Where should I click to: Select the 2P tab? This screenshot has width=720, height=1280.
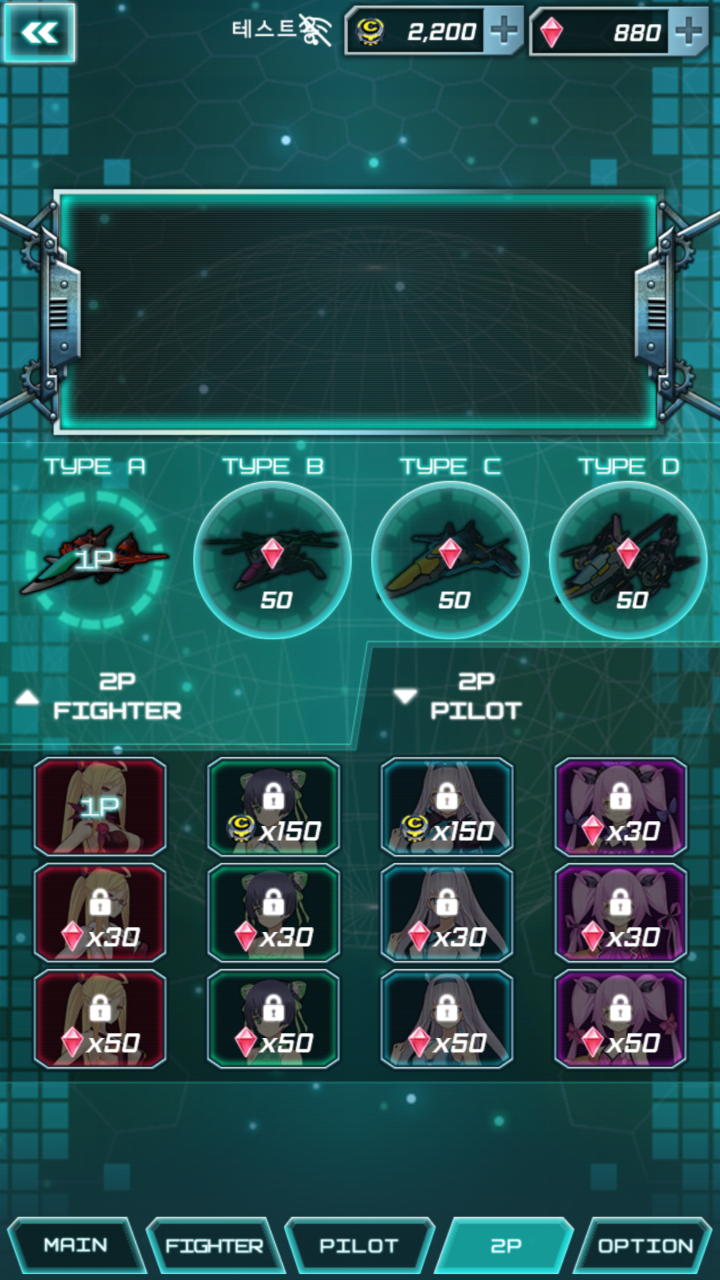click(504, 1246)
